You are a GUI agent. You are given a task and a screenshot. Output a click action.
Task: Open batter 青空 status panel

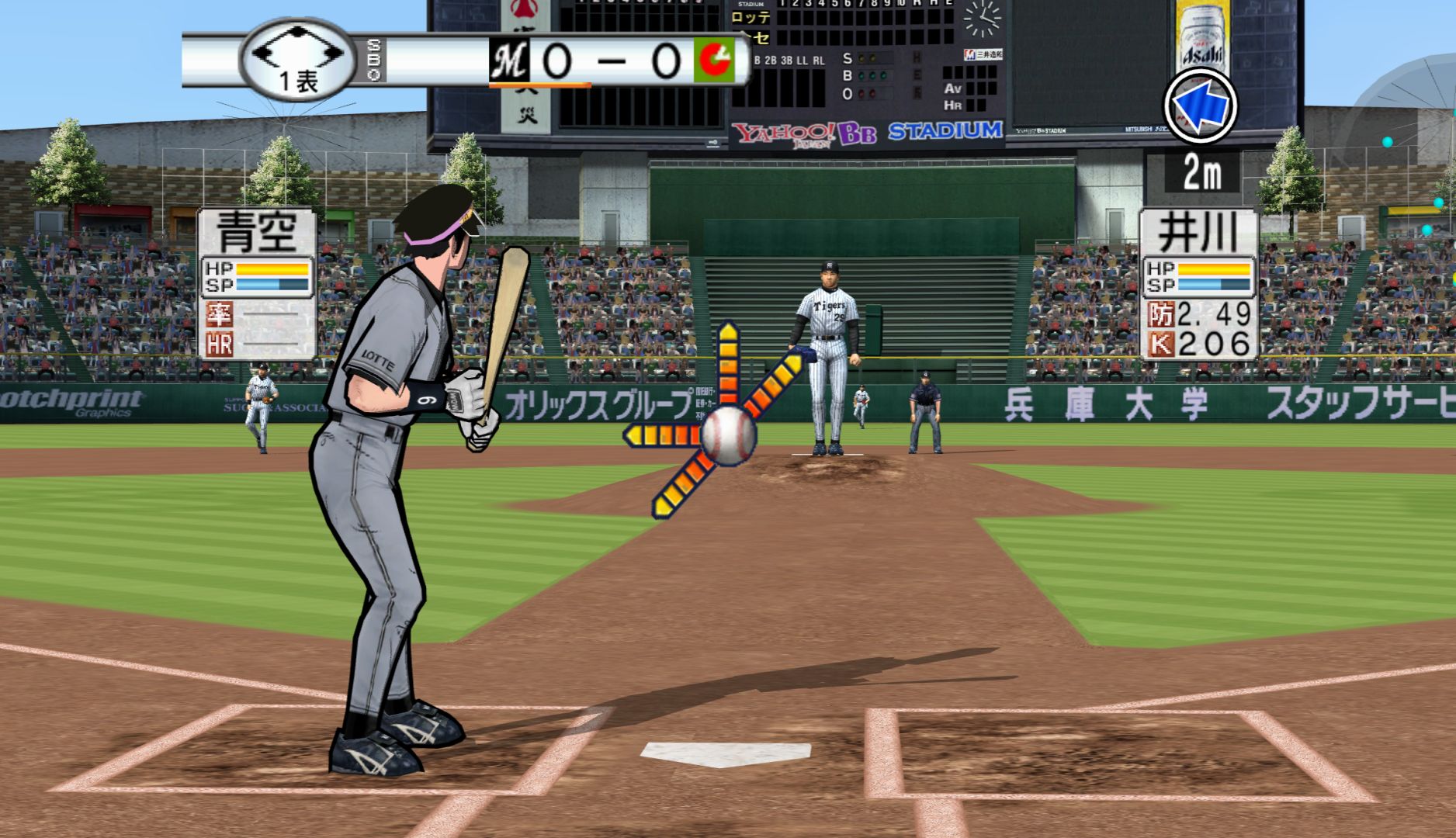tap(258, 284)
